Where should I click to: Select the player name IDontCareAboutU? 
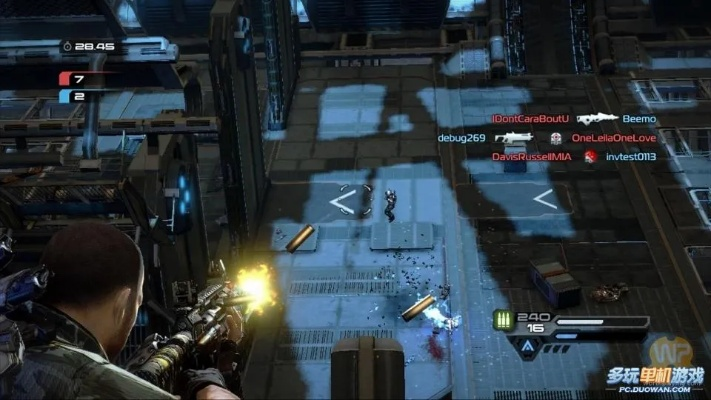tap(530, 119)
